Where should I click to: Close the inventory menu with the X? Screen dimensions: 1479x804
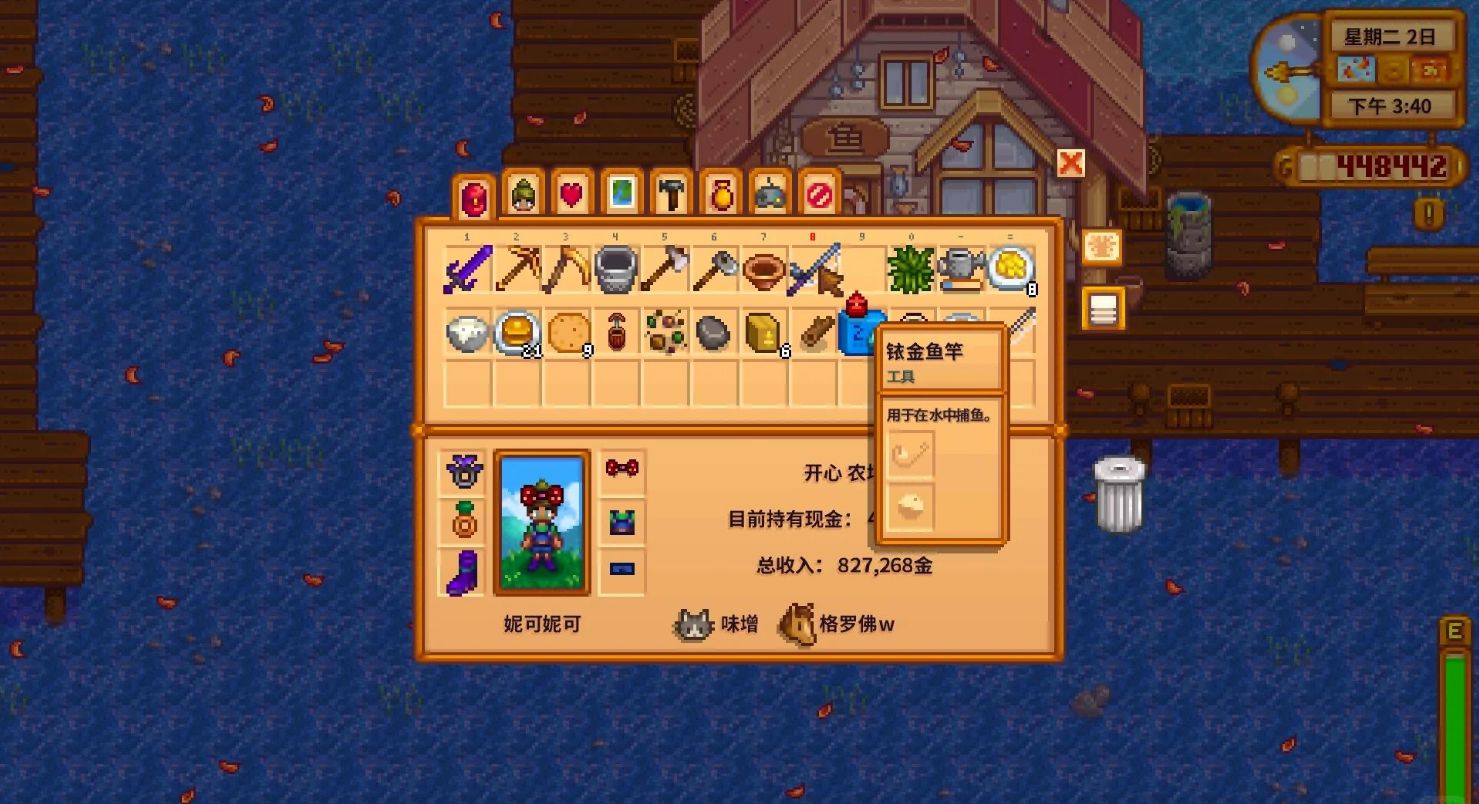(x=1071, y=163)
